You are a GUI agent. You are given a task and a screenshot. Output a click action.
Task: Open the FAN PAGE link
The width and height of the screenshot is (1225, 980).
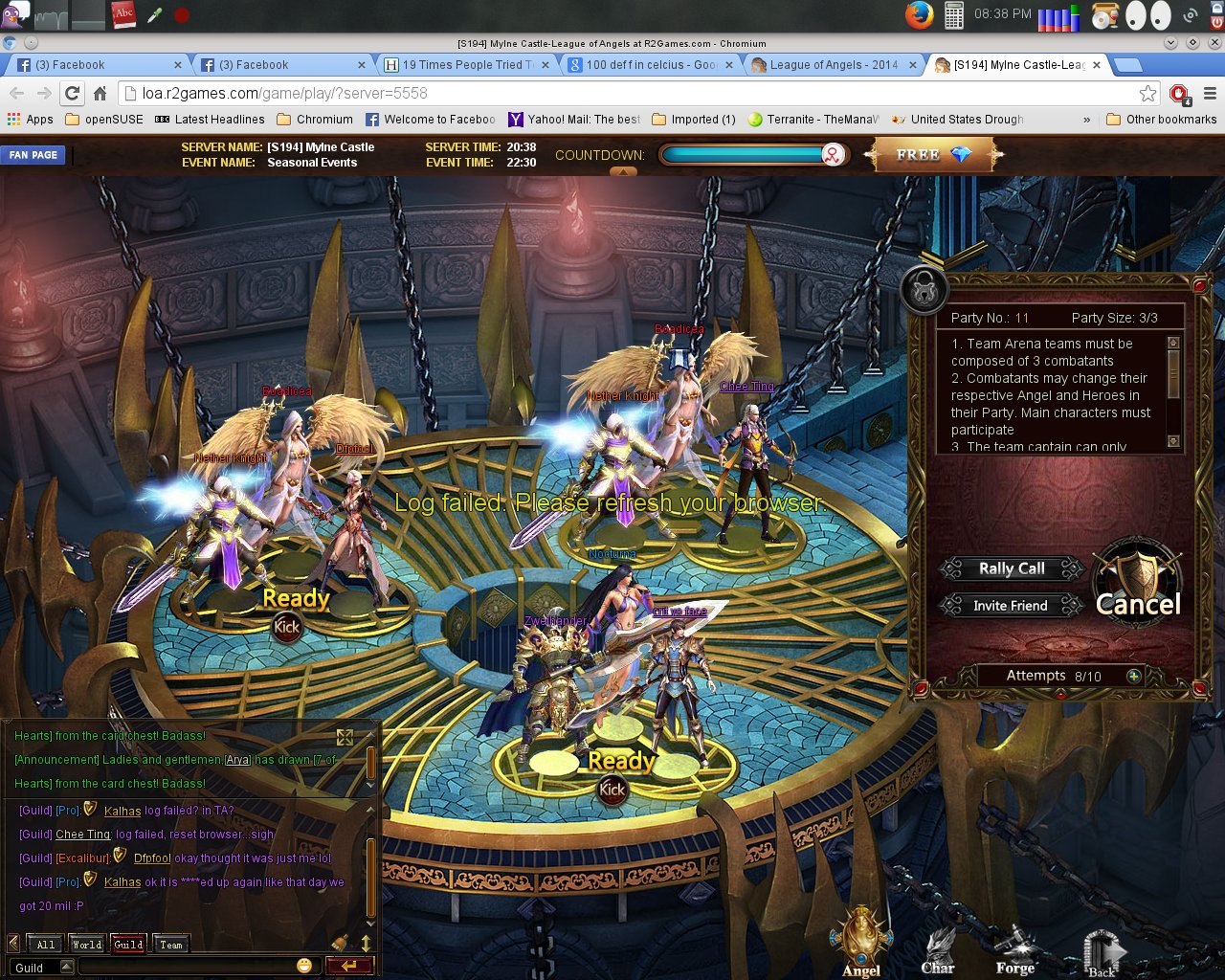point(33,155)
